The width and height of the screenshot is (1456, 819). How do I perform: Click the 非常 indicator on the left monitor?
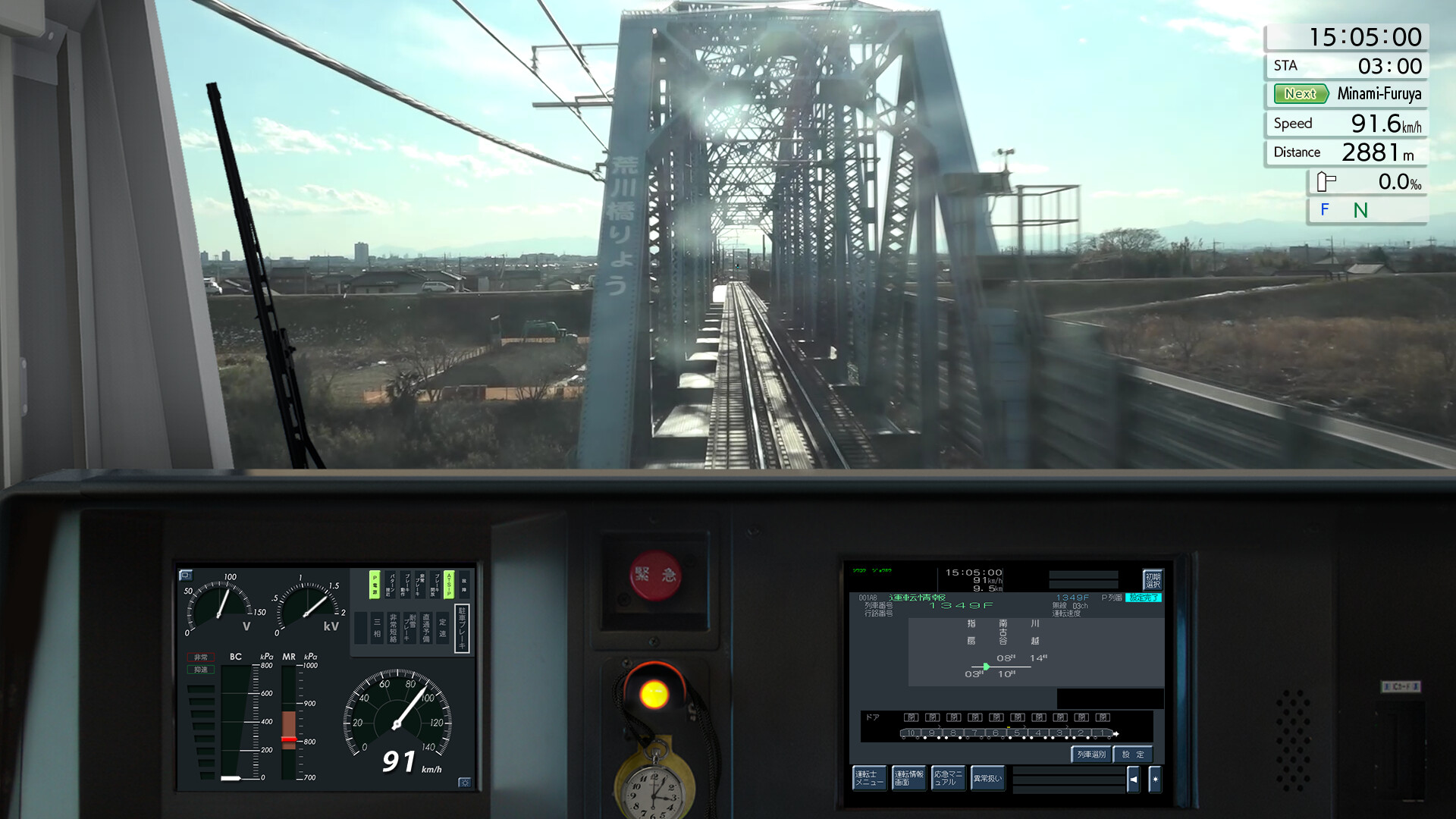pyautogui.click(x=201, y=657)
